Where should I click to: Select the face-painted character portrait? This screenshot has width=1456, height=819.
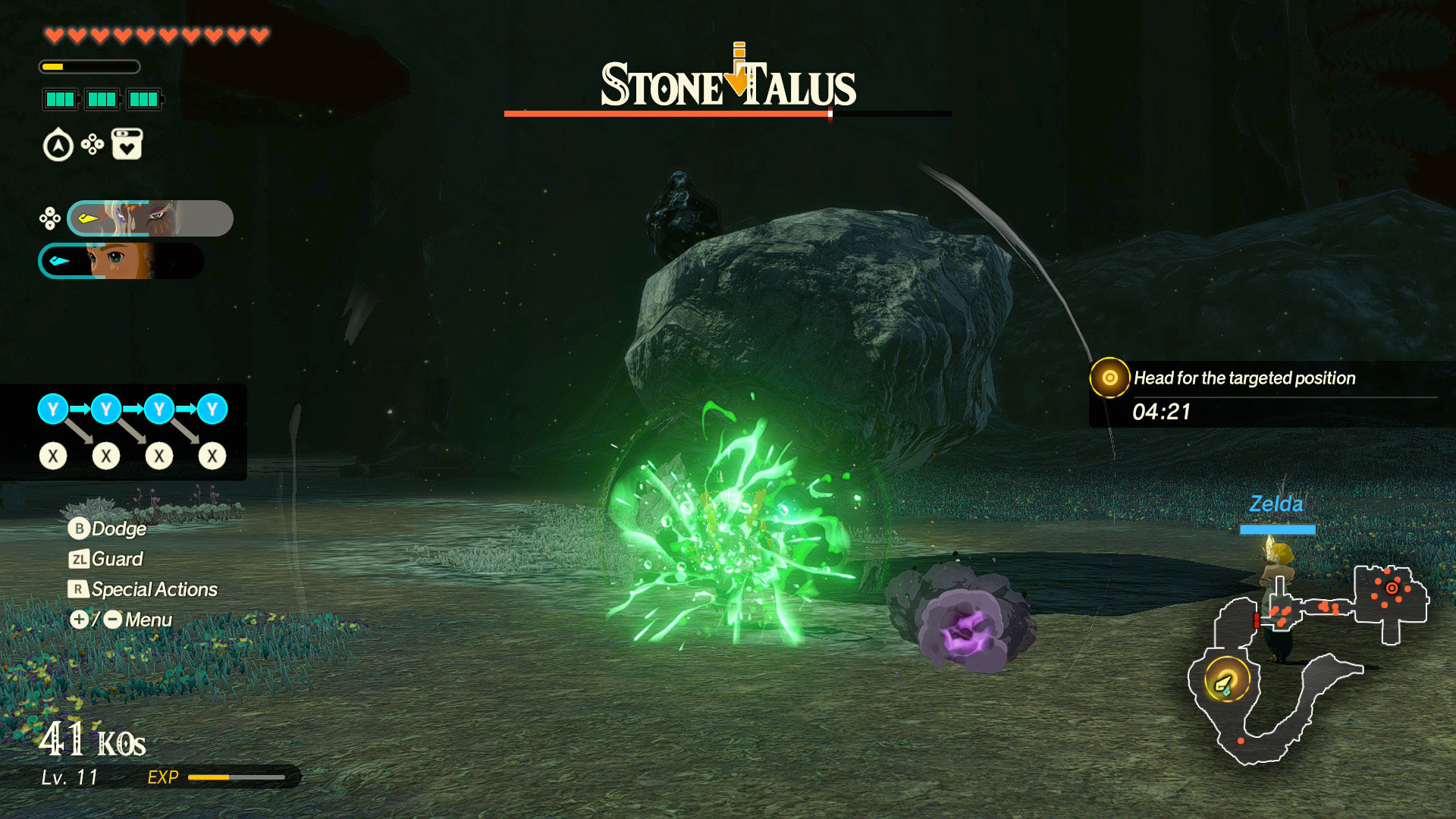(150, 218)
